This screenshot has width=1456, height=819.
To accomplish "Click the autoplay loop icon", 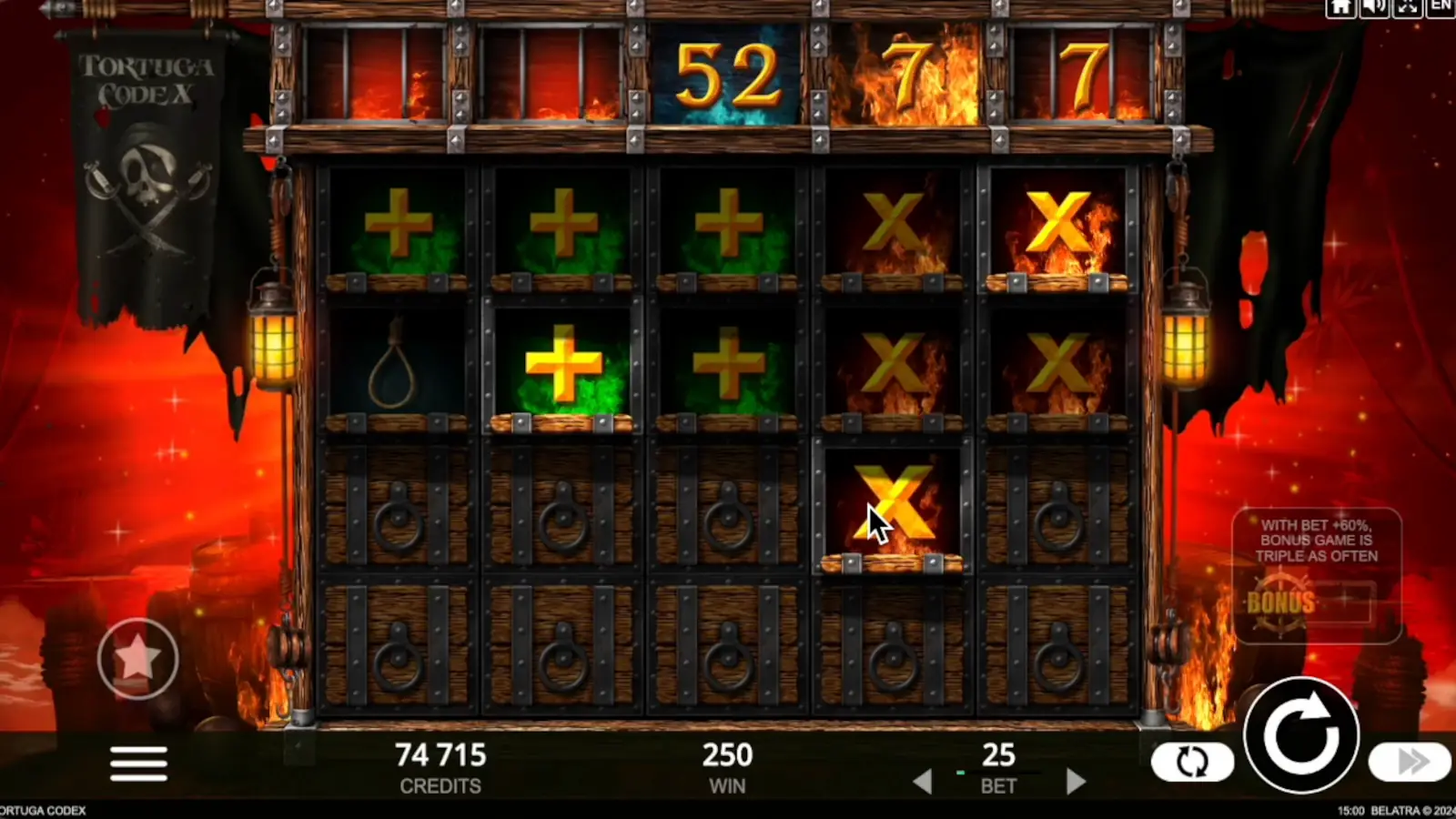I will point(1192,761).
